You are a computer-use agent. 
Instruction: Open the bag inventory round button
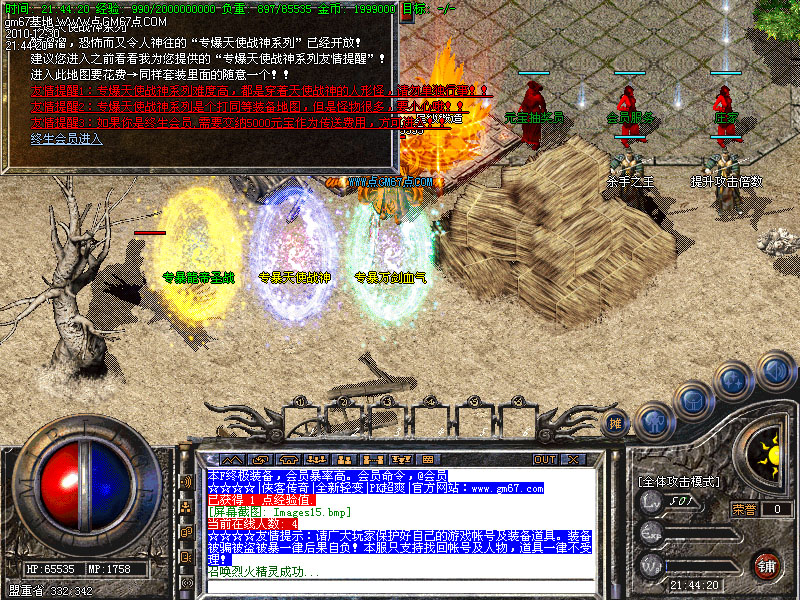coord(692,400)
